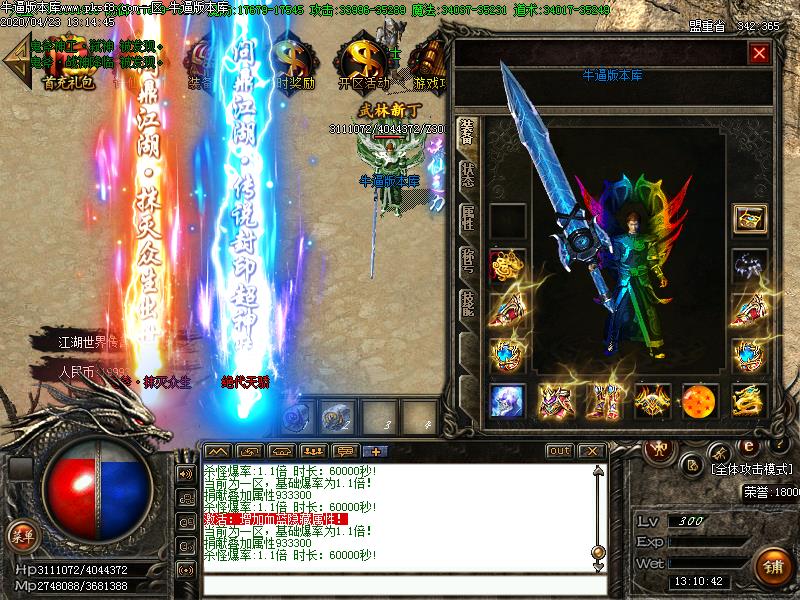Screen dimensions: 800x600
Task: Click the chat window's out button
Action: [x=560, y=451]
